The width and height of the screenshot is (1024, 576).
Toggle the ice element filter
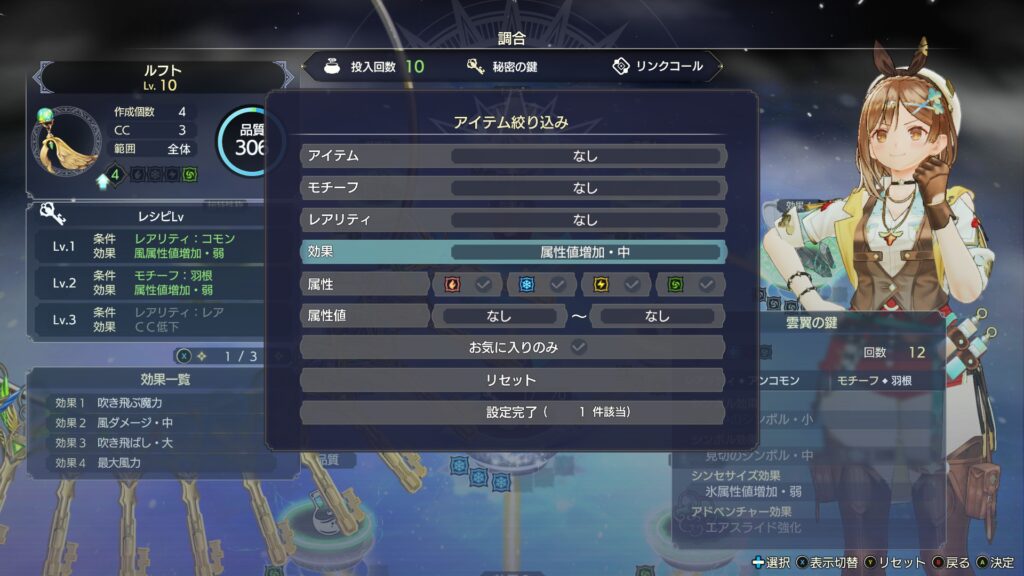[541, 285]
